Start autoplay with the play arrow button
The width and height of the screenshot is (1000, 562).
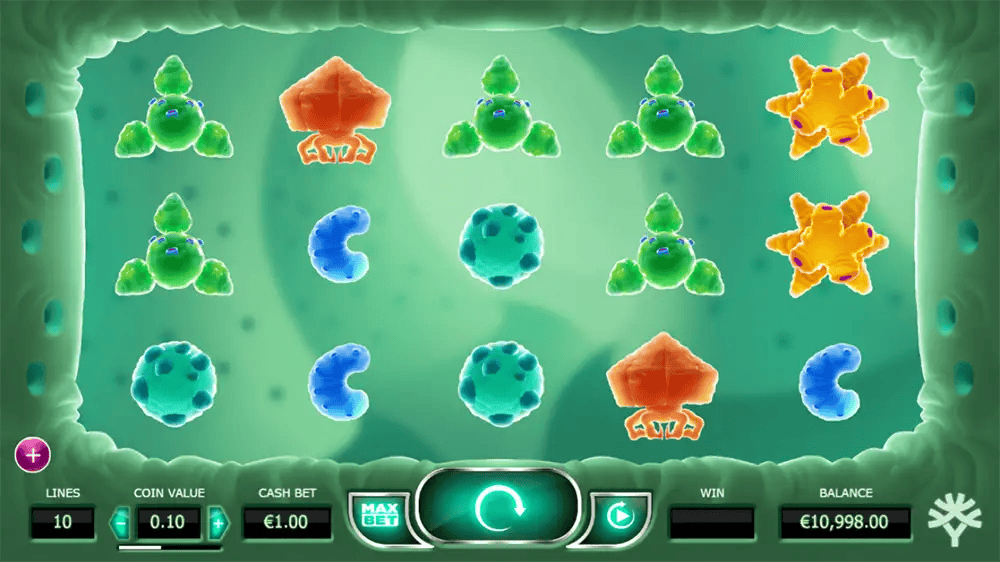point(620,516)
